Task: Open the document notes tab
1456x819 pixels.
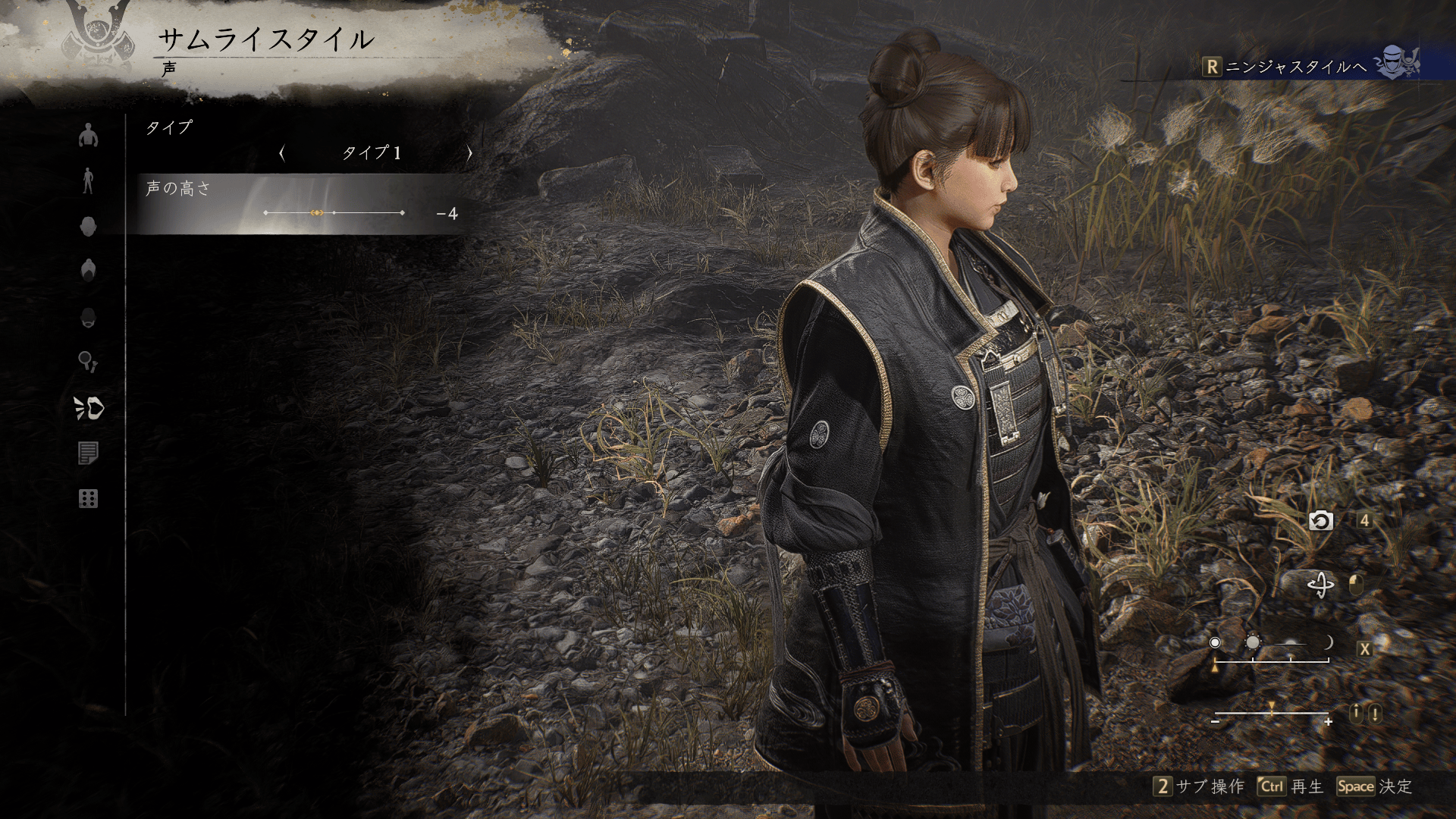Action: pyautogui.click(x=89, y=453)
